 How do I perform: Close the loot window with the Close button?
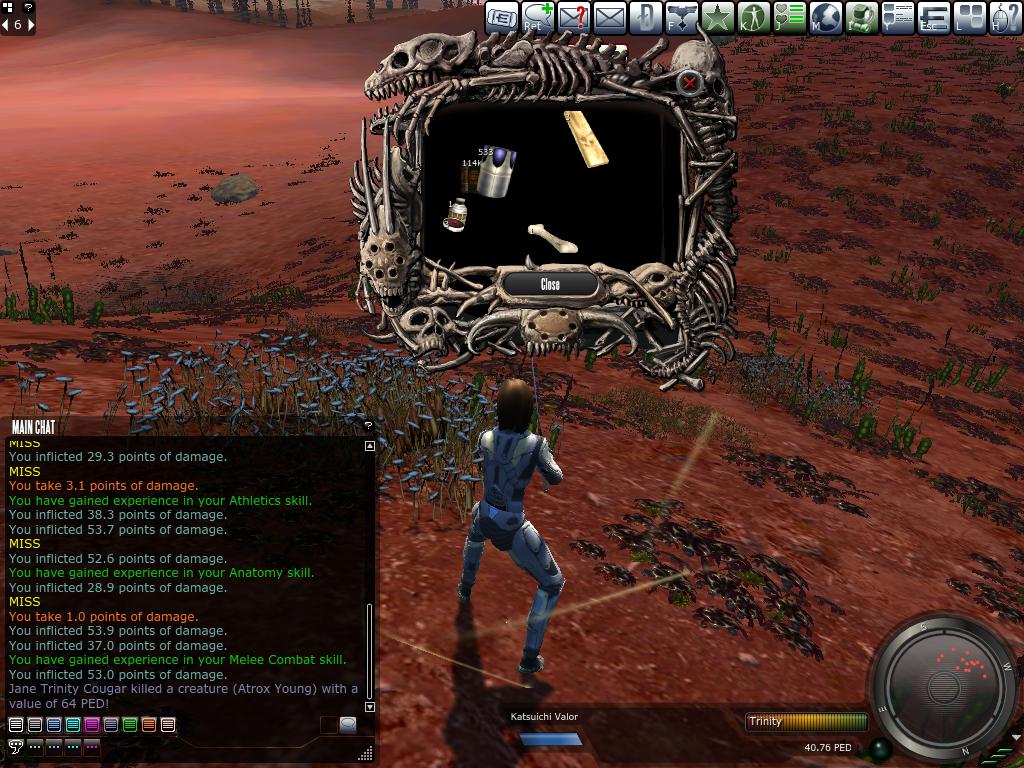pyautogui.click(x=550, y=285)
